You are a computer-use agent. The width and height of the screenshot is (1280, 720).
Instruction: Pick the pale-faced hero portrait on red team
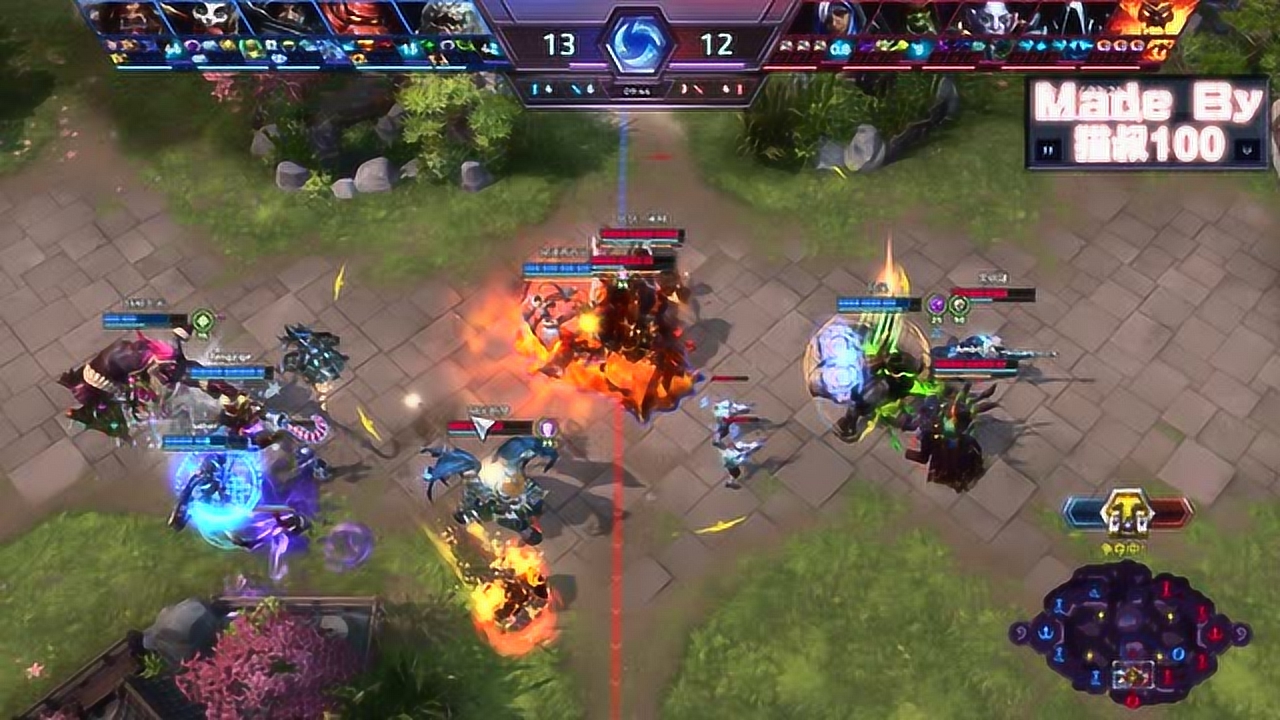1001,18
